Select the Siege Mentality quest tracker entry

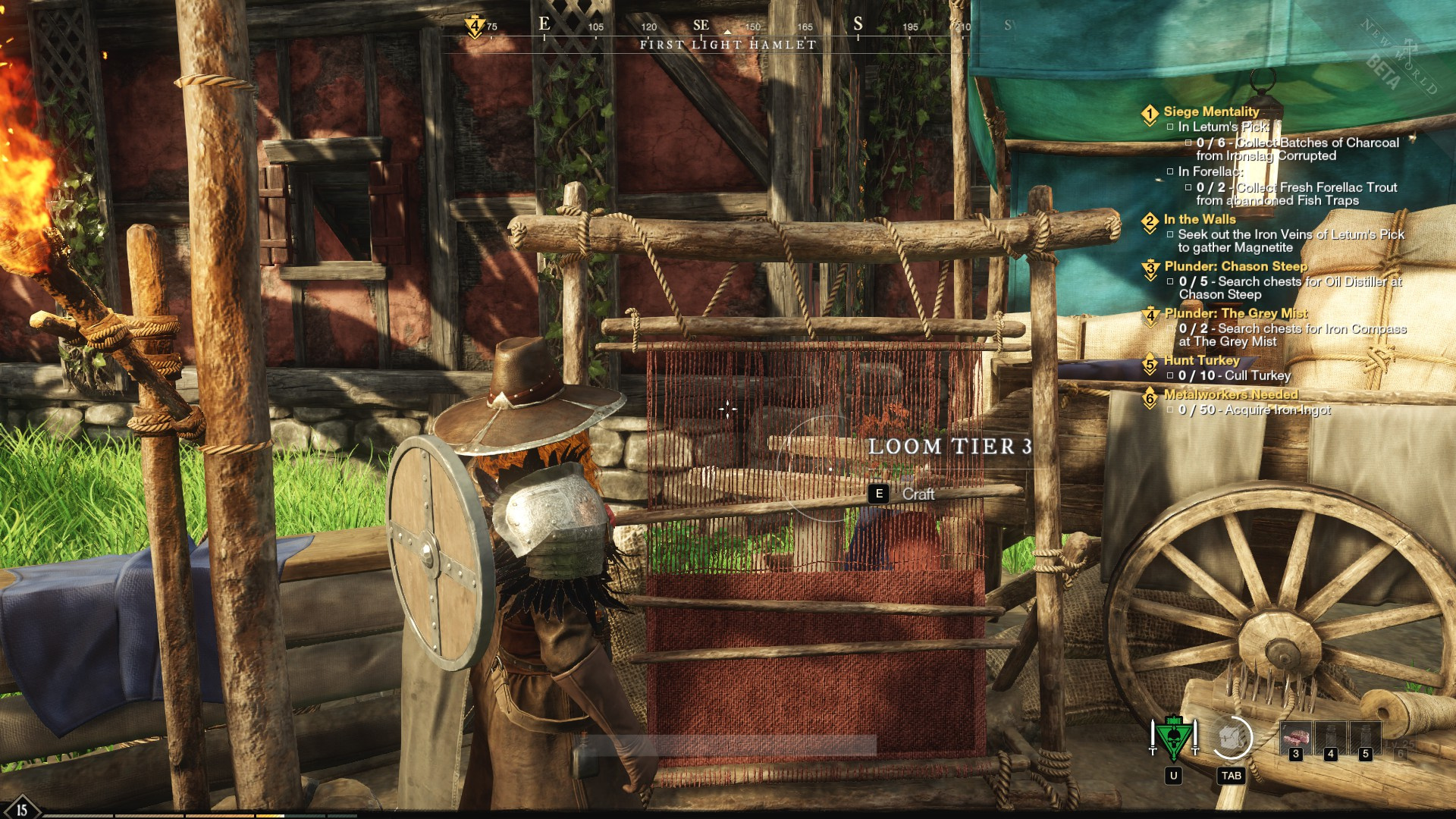pos(1211,111)
